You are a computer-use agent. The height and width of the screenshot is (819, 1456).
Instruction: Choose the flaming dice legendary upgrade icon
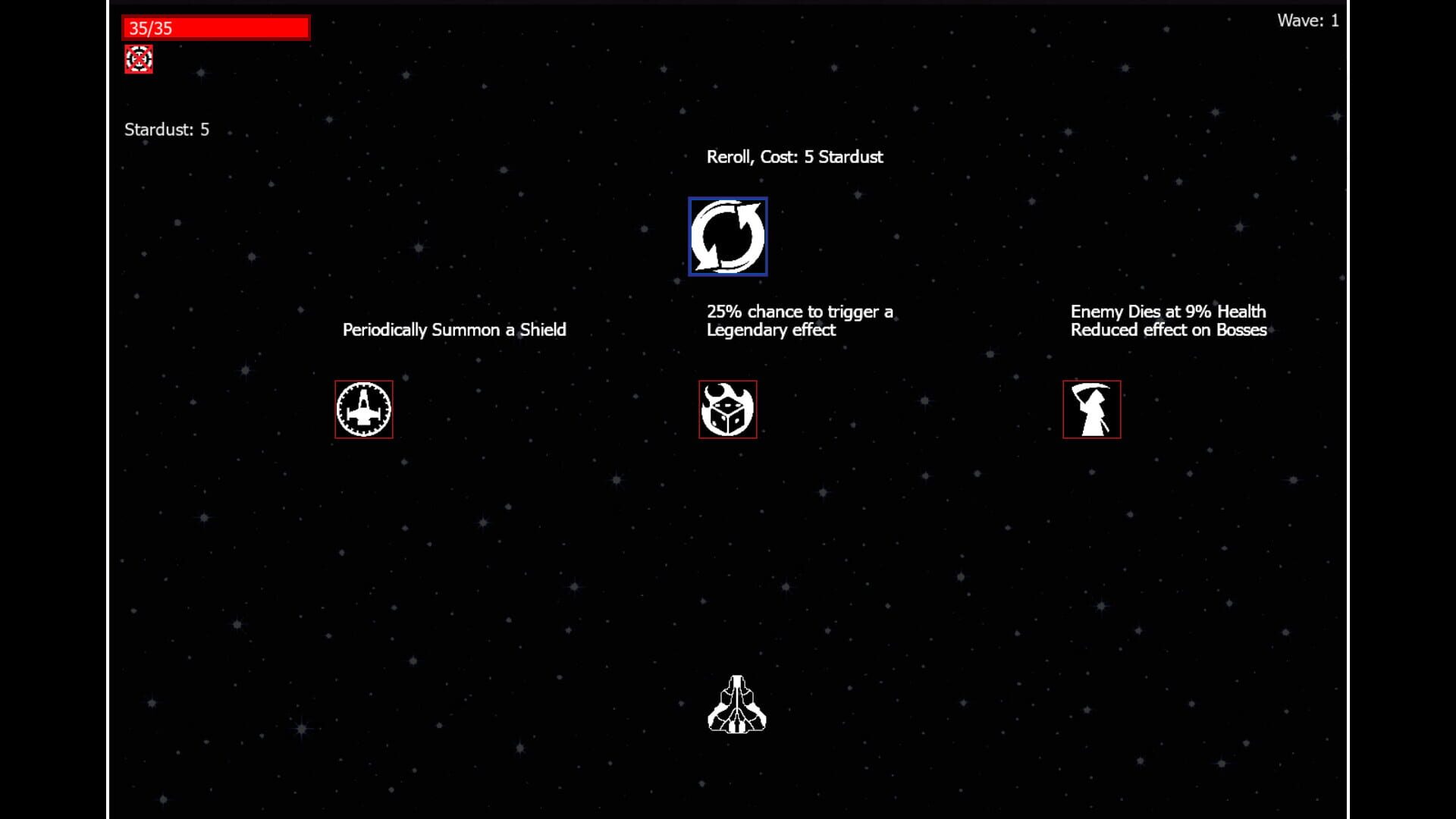click(x=727, y=409)
